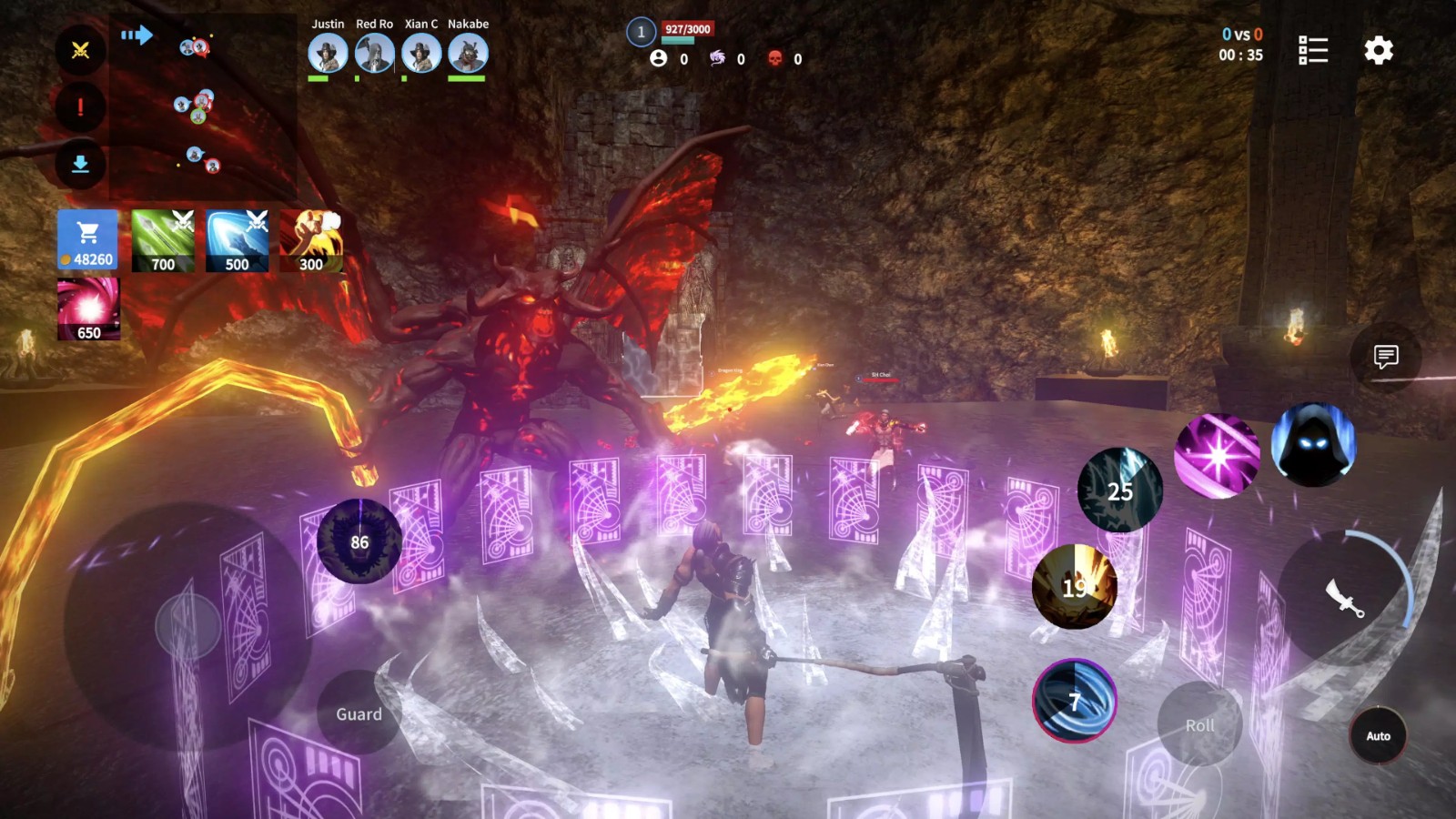Buy the pink orb item costing 650

point(88,308)
